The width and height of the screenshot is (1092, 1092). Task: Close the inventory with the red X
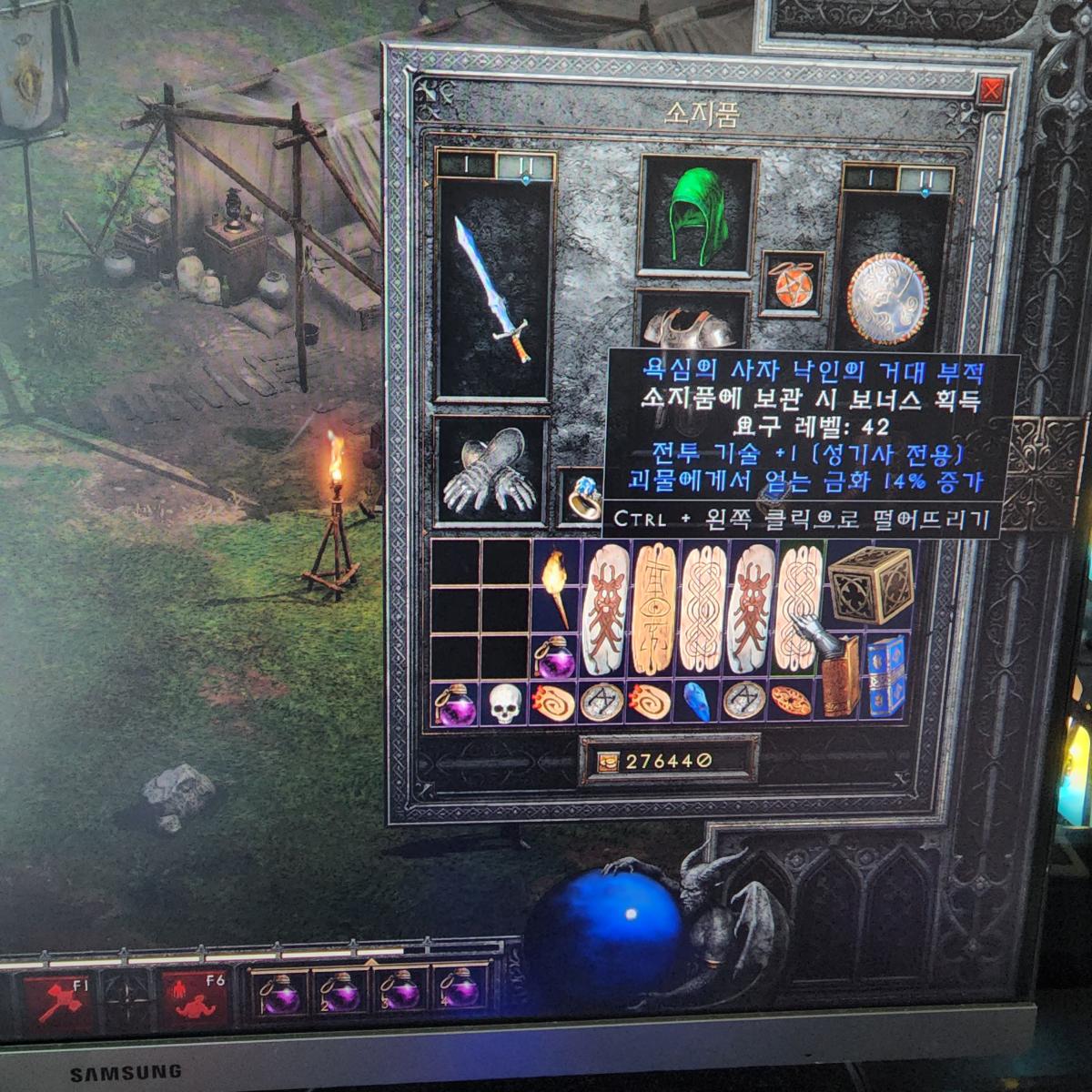(x=991, y=91)
